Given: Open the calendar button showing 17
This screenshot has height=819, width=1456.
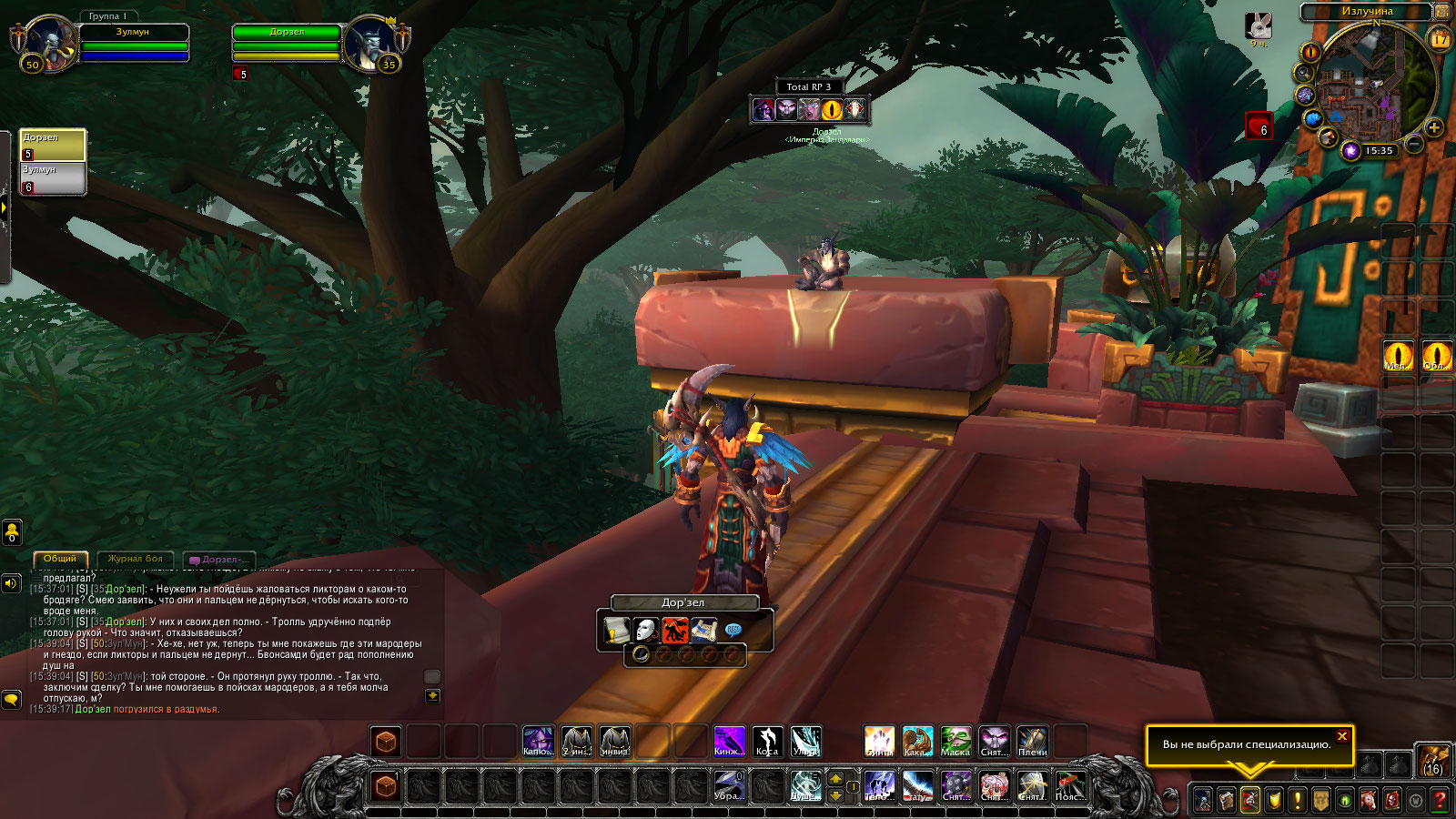Looking at the screenshot, I should pos(1440,39).
